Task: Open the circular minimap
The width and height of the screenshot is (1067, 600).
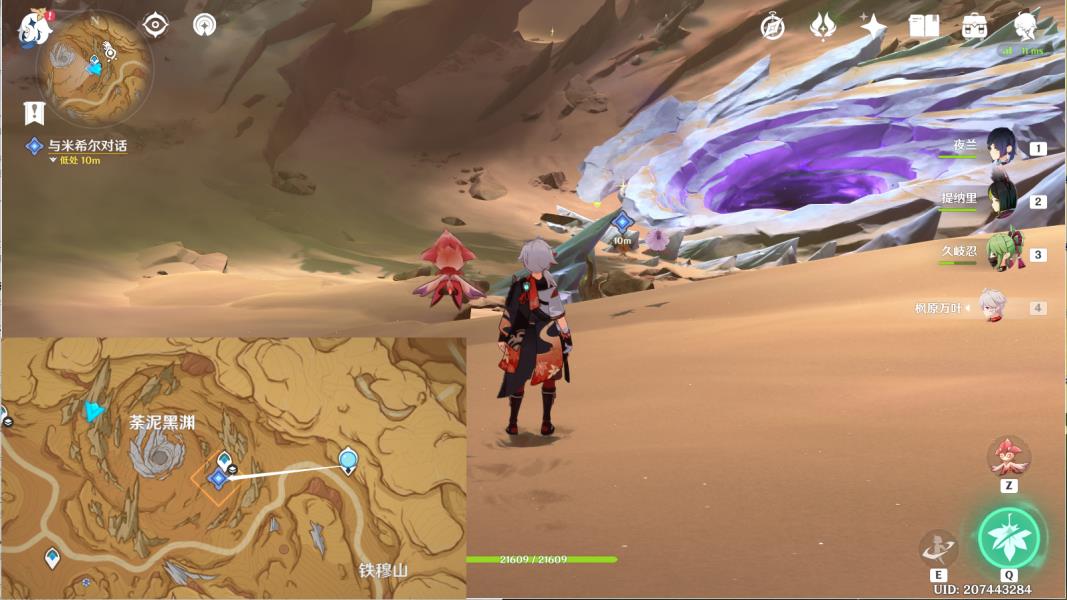Action: coord(95,67)
